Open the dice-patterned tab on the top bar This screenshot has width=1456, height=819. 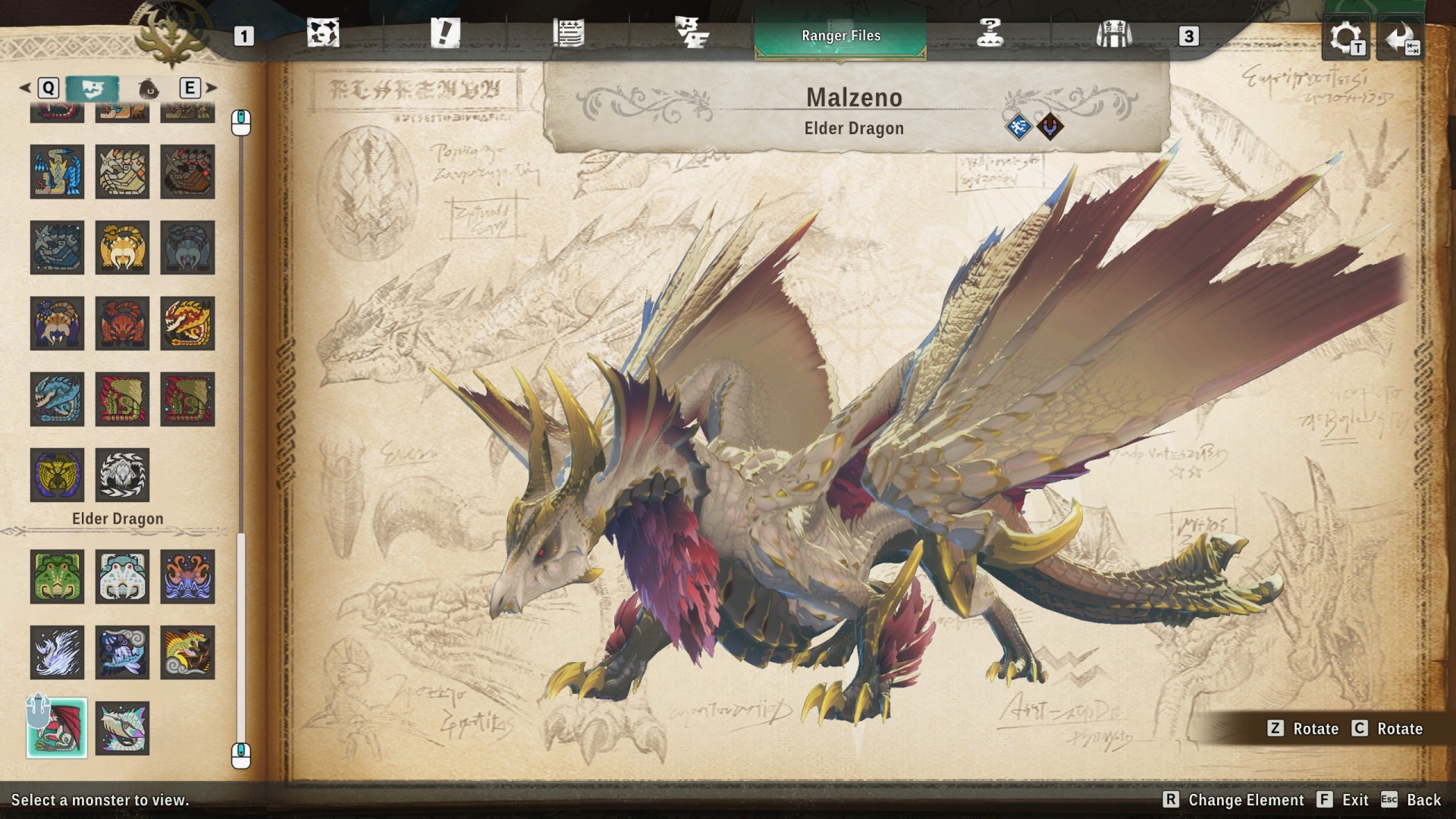tap(324, 34)
